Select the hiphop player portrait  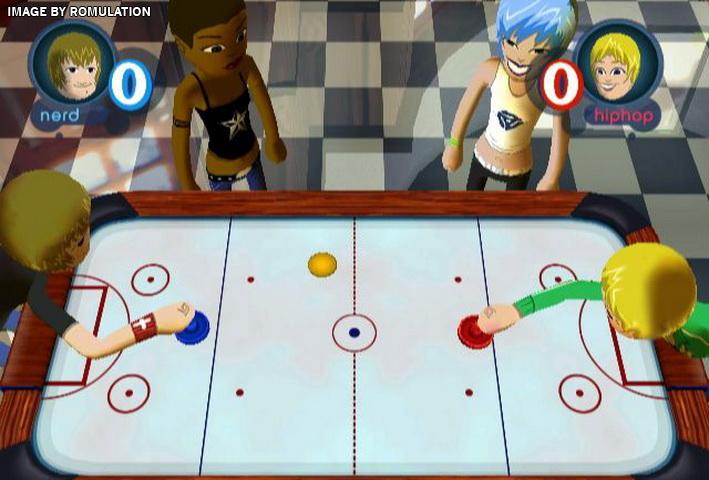(617, 66)
